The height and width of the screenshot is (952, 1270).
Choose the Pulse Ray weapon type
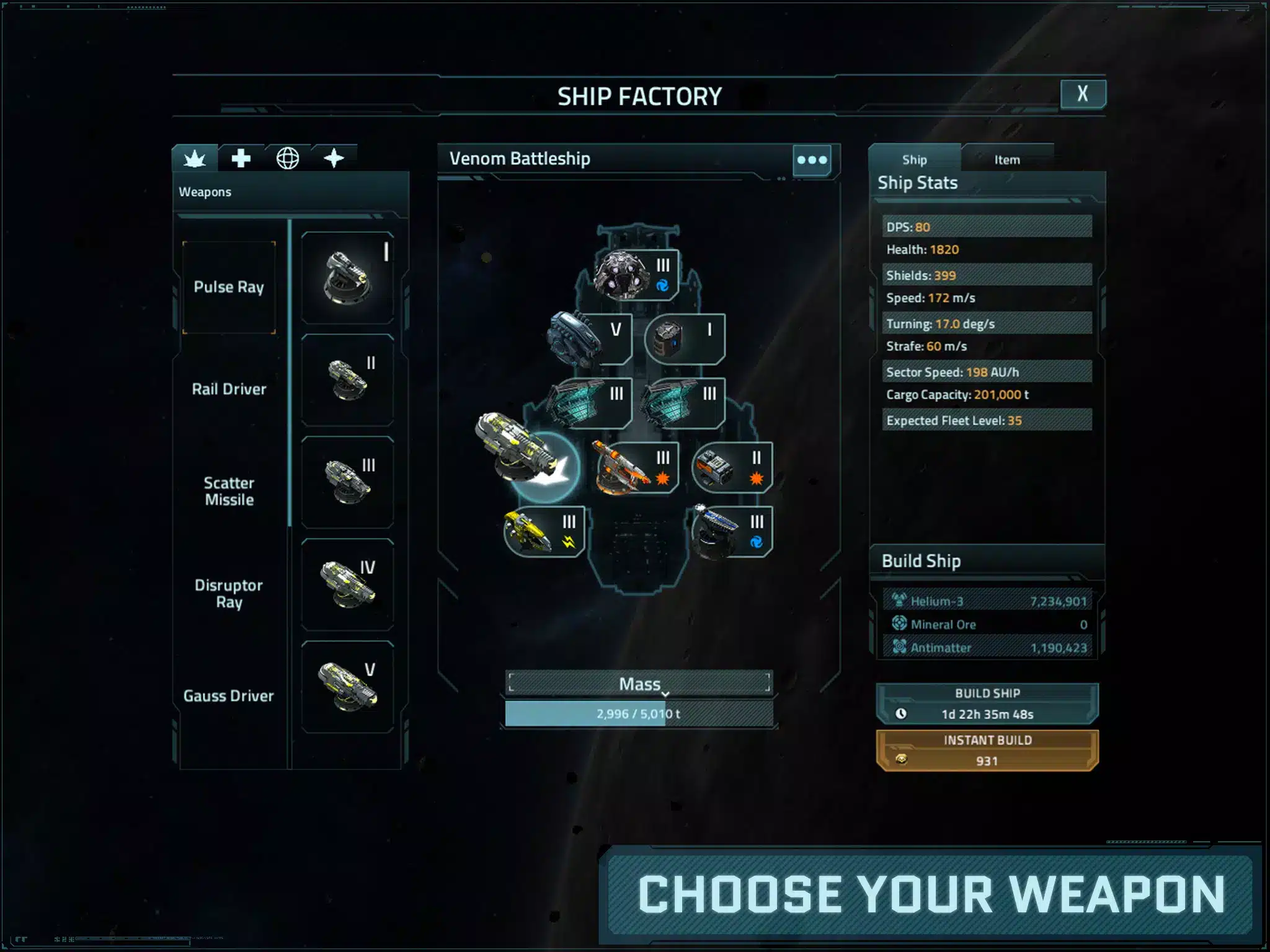(229, 287)
